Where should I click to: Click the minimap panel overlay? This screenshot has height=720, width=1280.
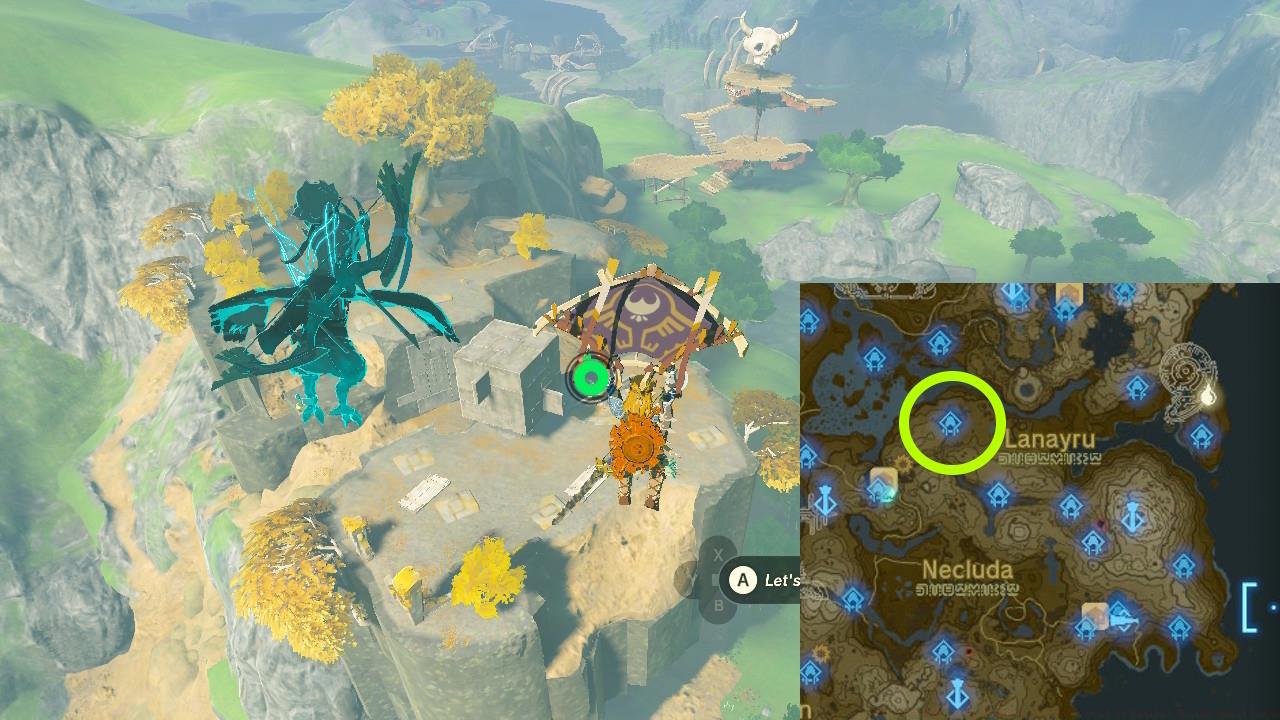pos(1040,500)
